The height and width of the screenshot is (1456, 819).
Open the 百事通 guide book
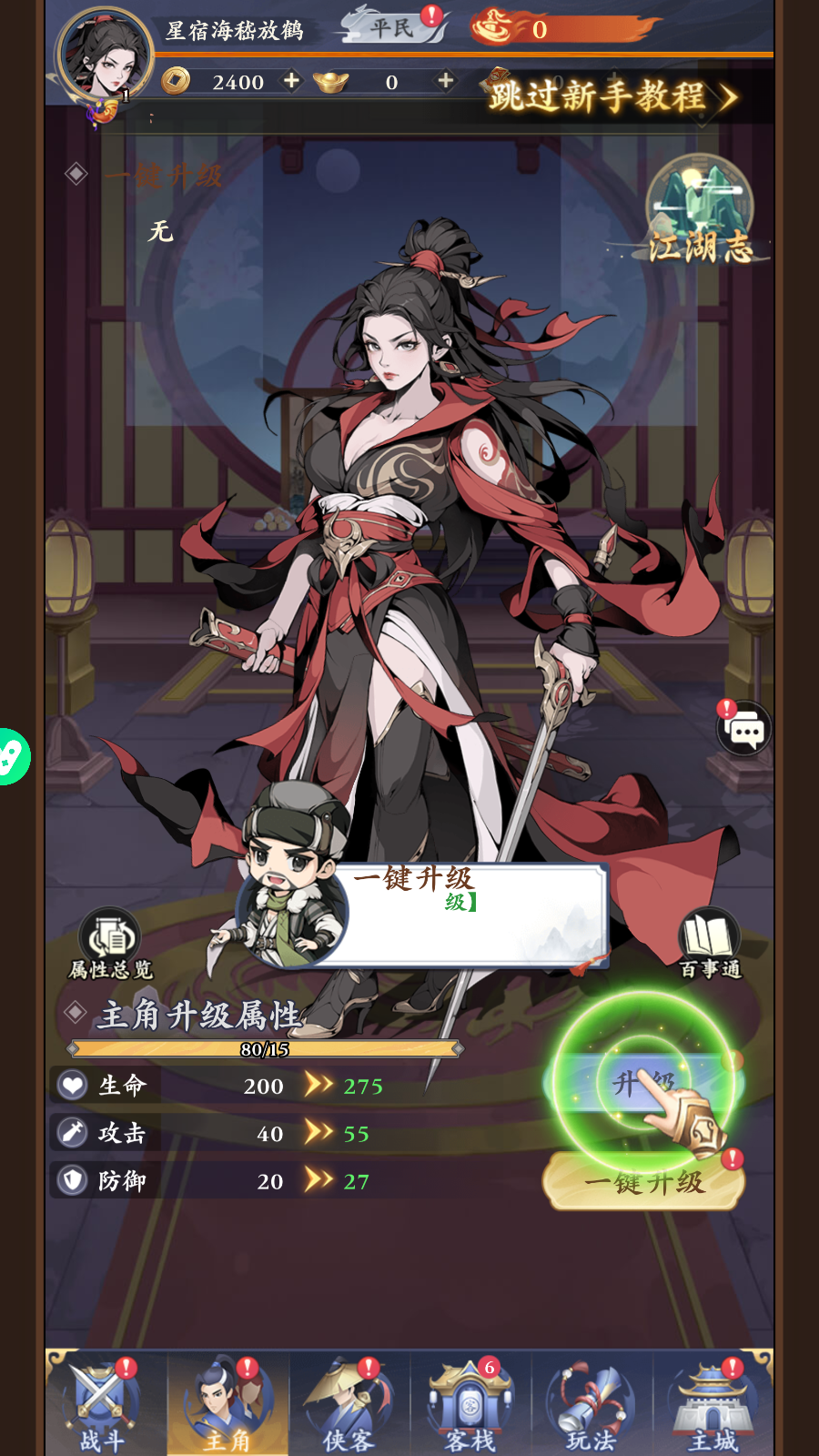pyautogui.click(x=709, y=943)
